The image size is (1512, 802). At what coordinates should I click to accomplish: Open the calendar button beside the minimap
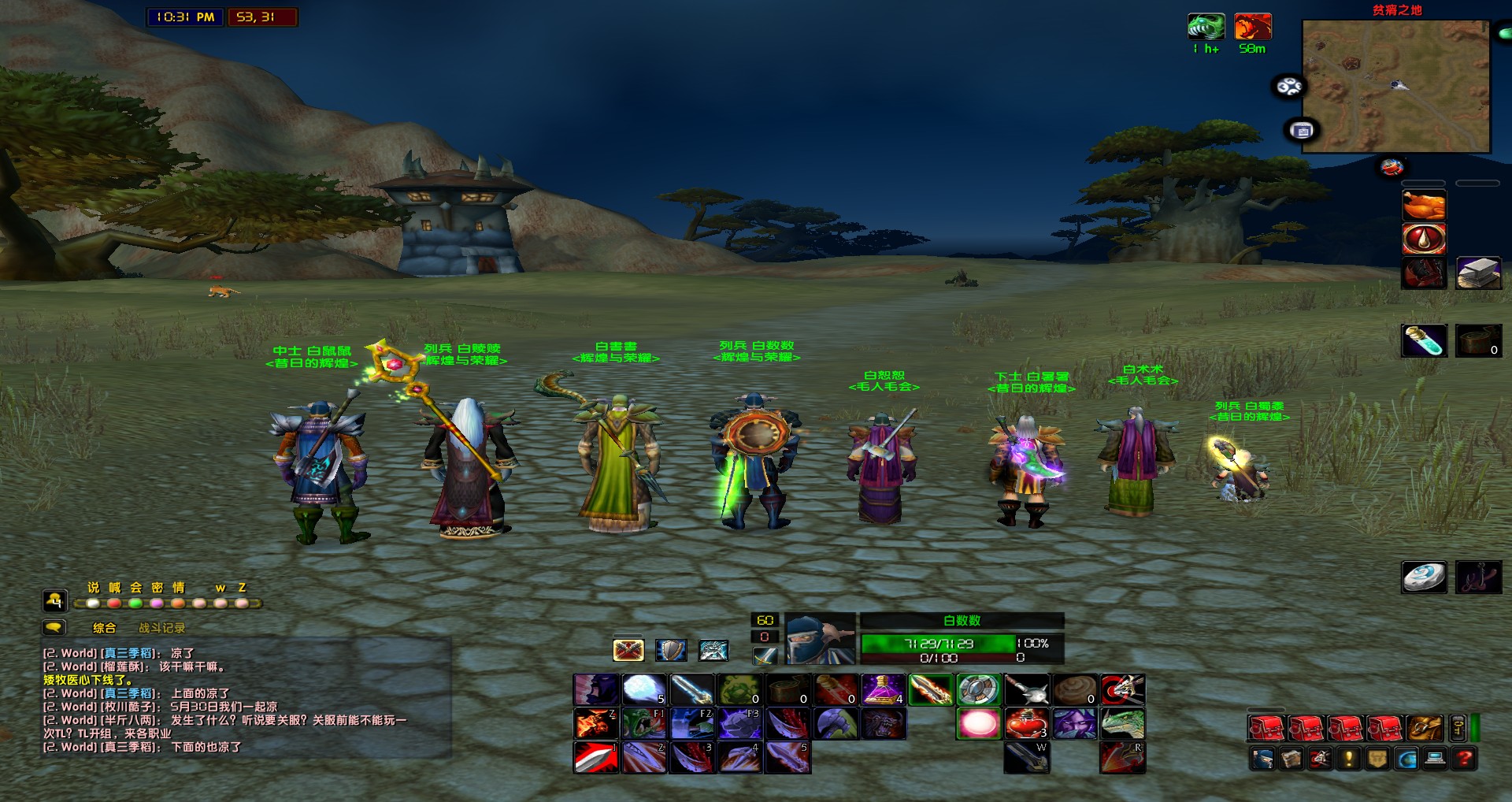tap(1300, 128)
